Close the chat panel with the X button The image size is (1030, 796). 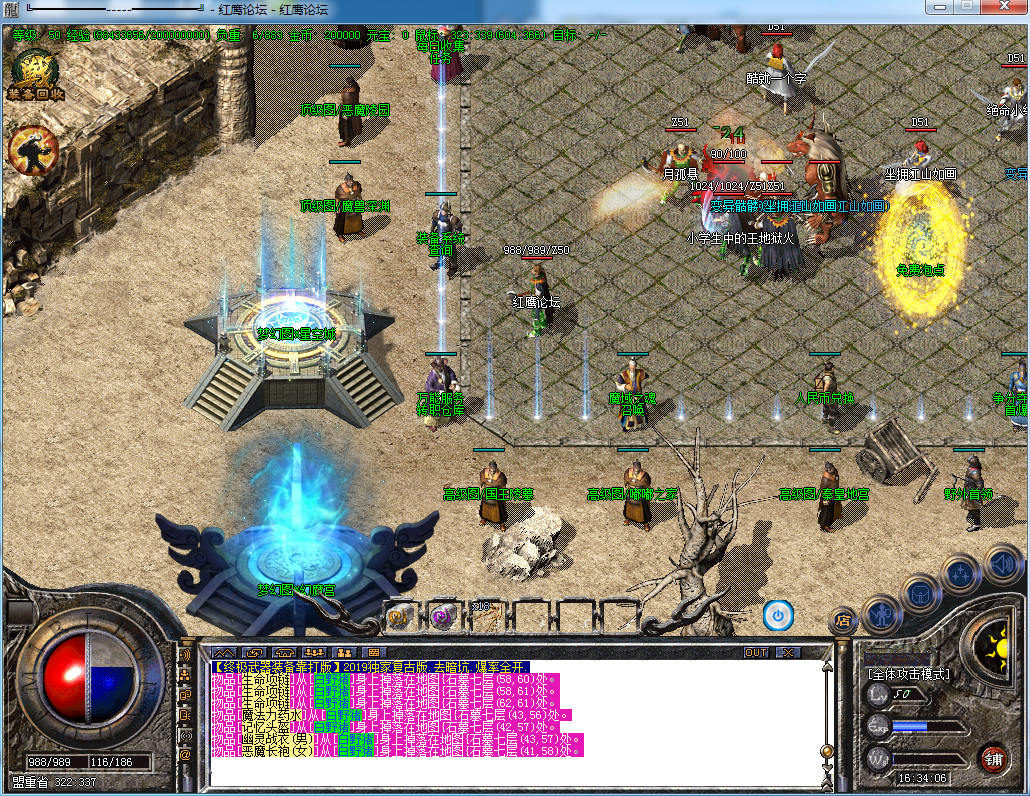[789, 652]
